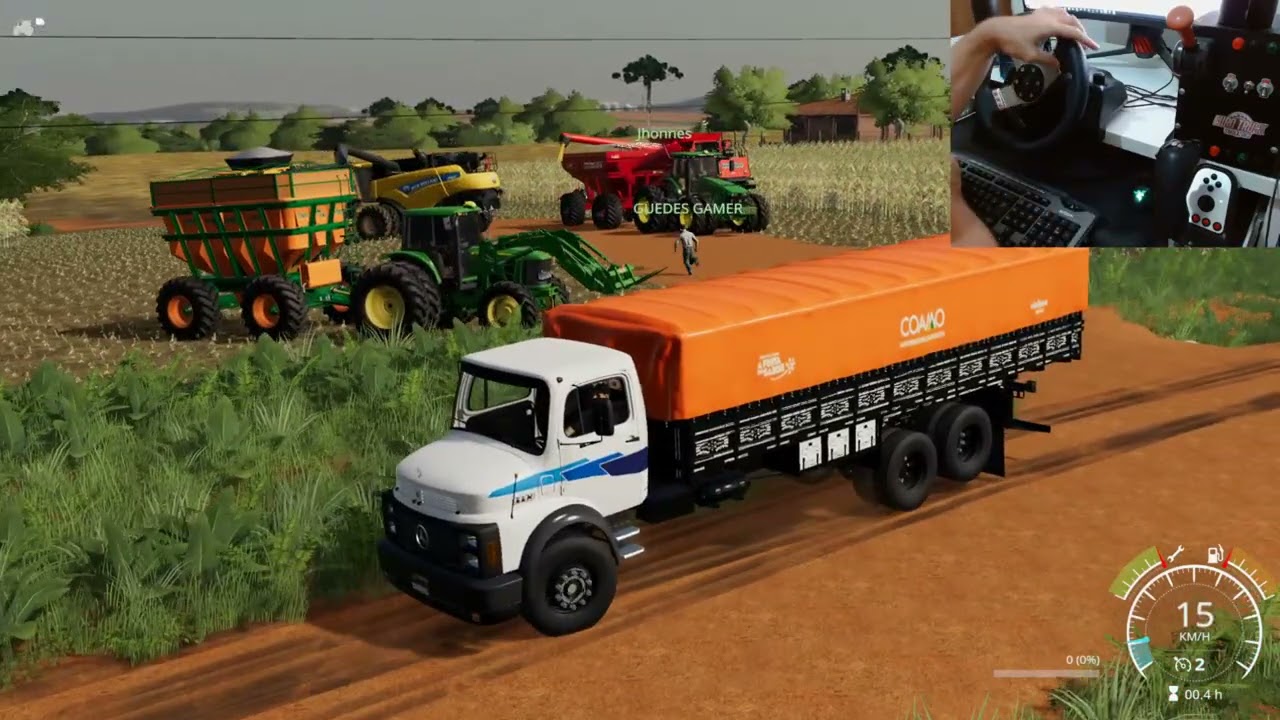Screen dimensions: 1280x720
Task: Toggle the cruise control gear indicator
Action: (1200, 663)
